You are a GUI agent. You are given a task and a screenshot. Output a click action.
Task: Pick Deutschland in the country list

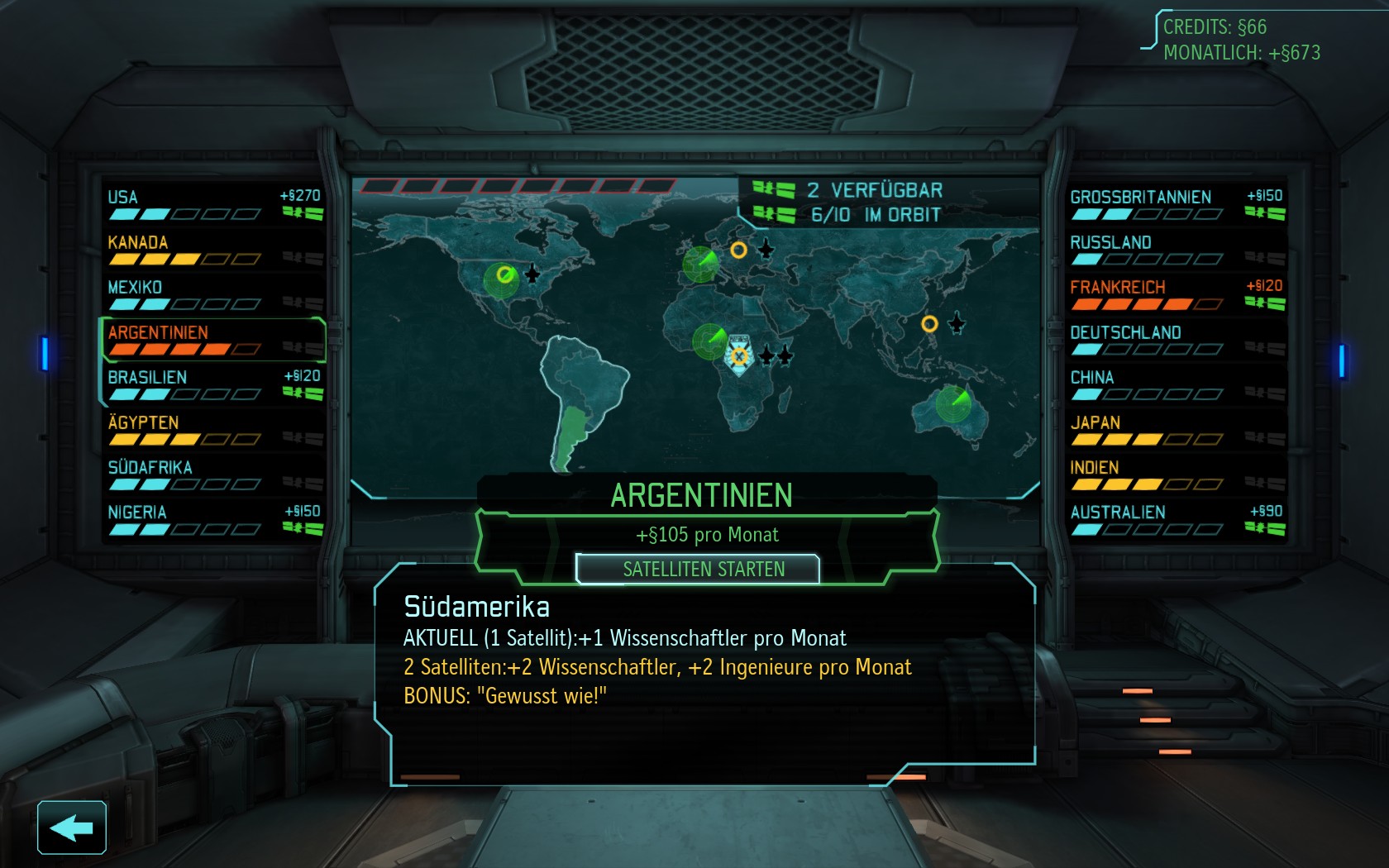1176,340
